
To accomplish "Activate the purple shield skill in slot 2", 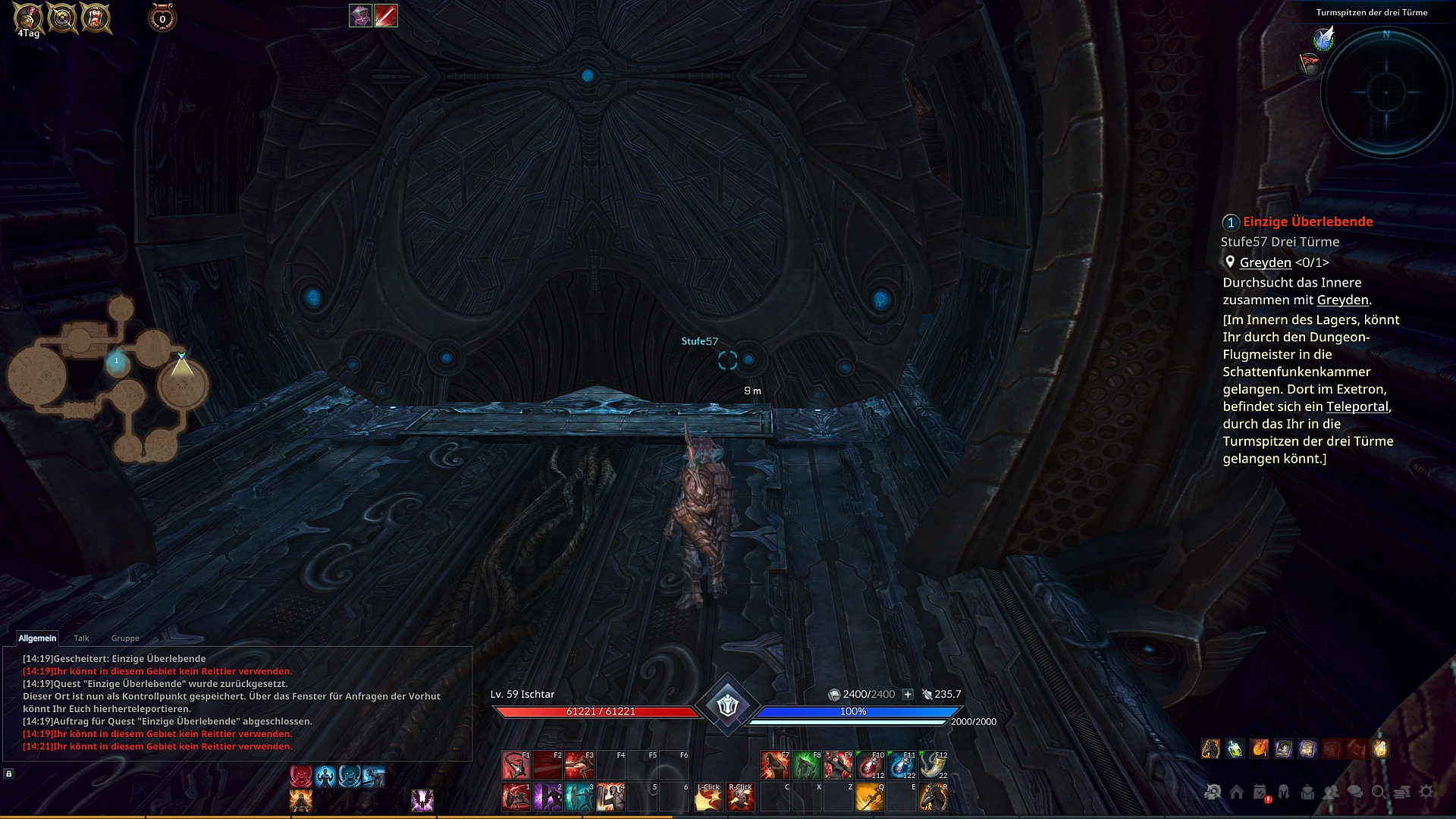I will coord(547,797).
